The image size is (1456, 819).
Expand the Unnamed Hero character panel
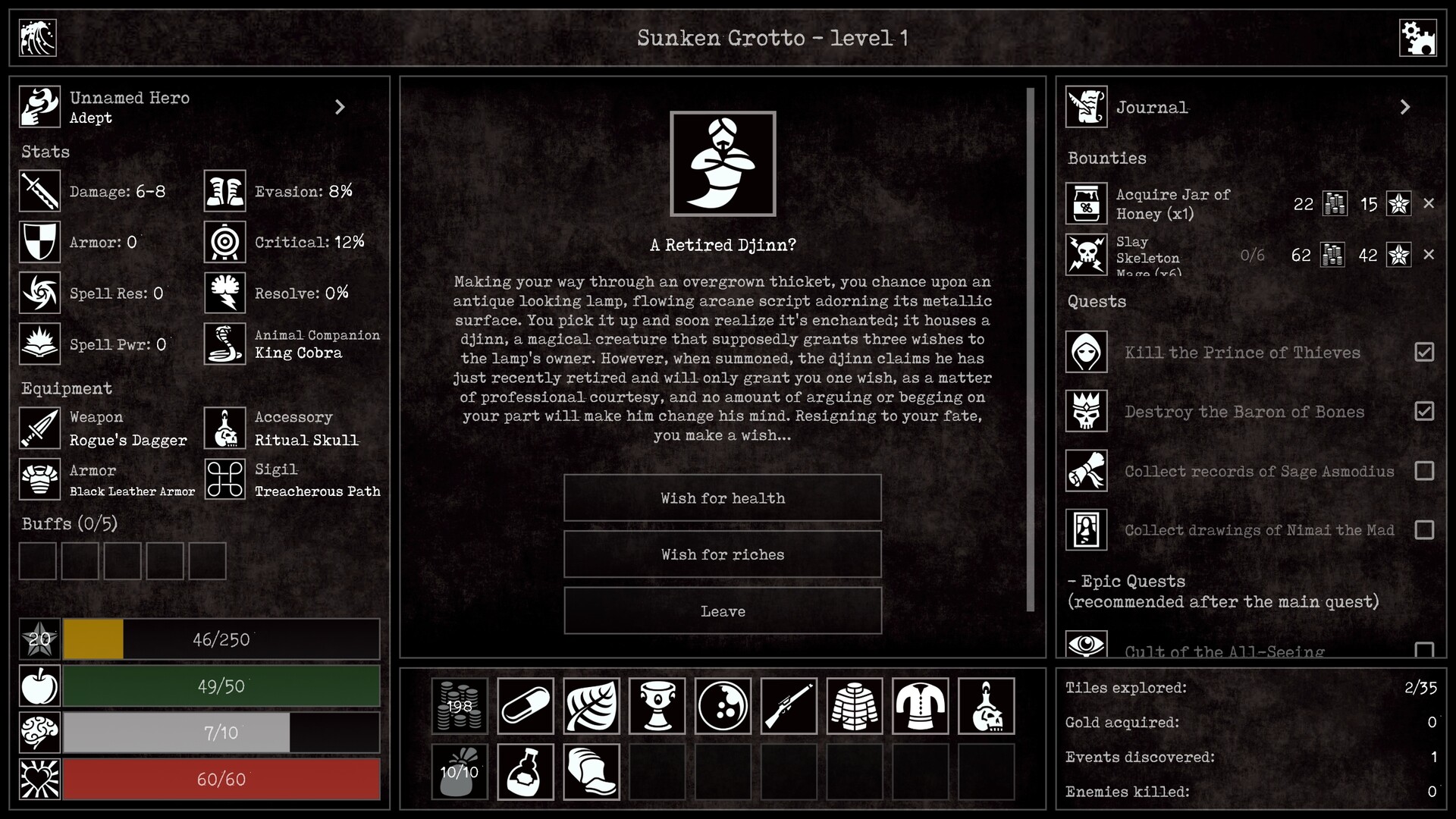[x=339, y=106]
